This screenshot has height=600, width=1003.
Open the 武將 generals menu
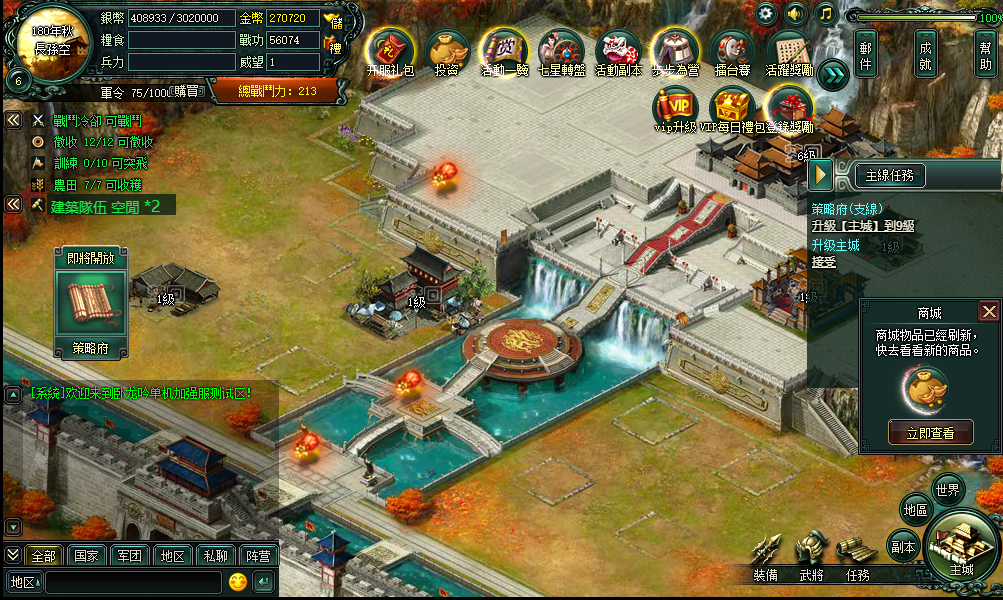click(812, 560)
